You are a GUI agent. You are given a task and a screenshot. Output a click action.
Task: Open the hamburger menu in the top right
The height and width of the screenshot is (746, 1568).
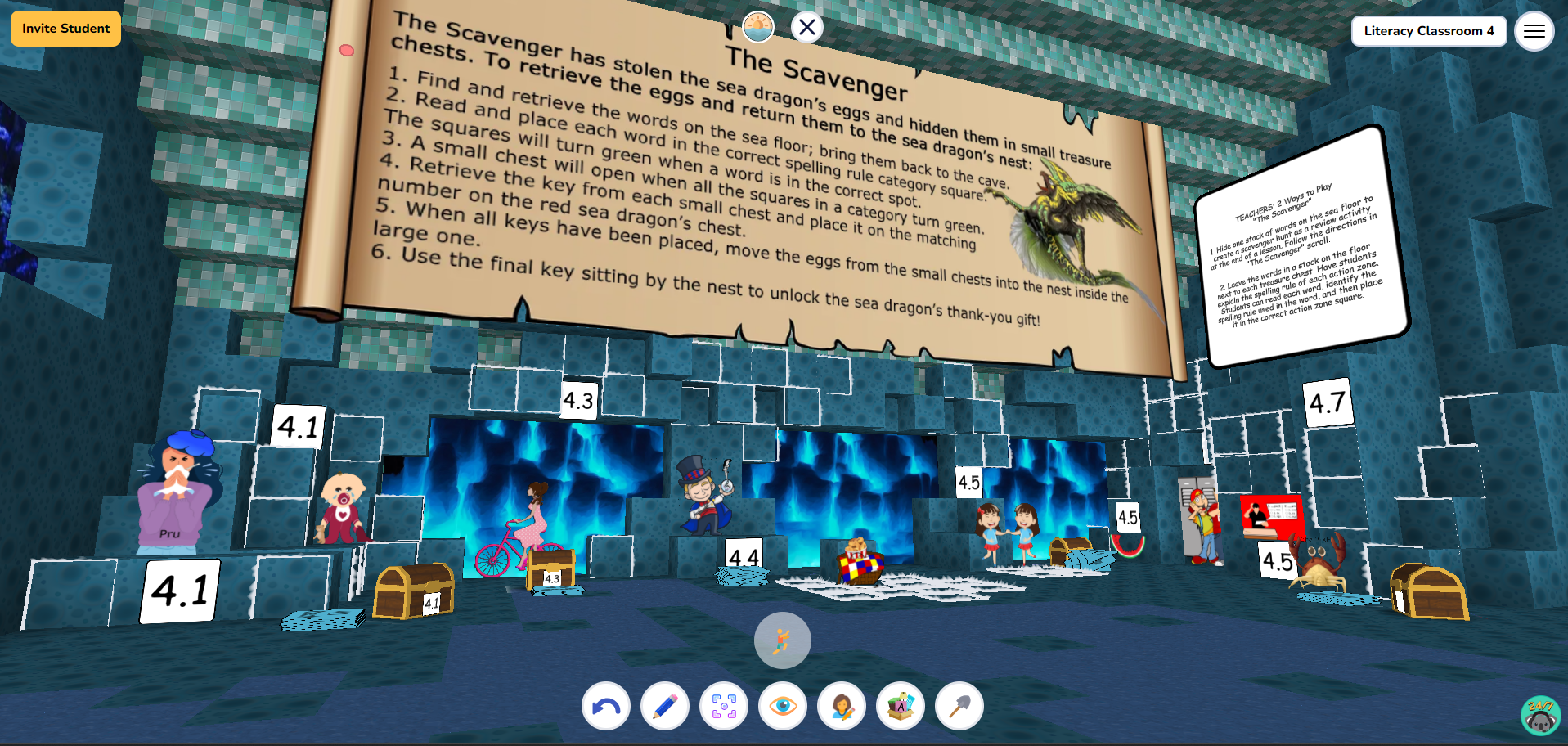click(1534, 31)
